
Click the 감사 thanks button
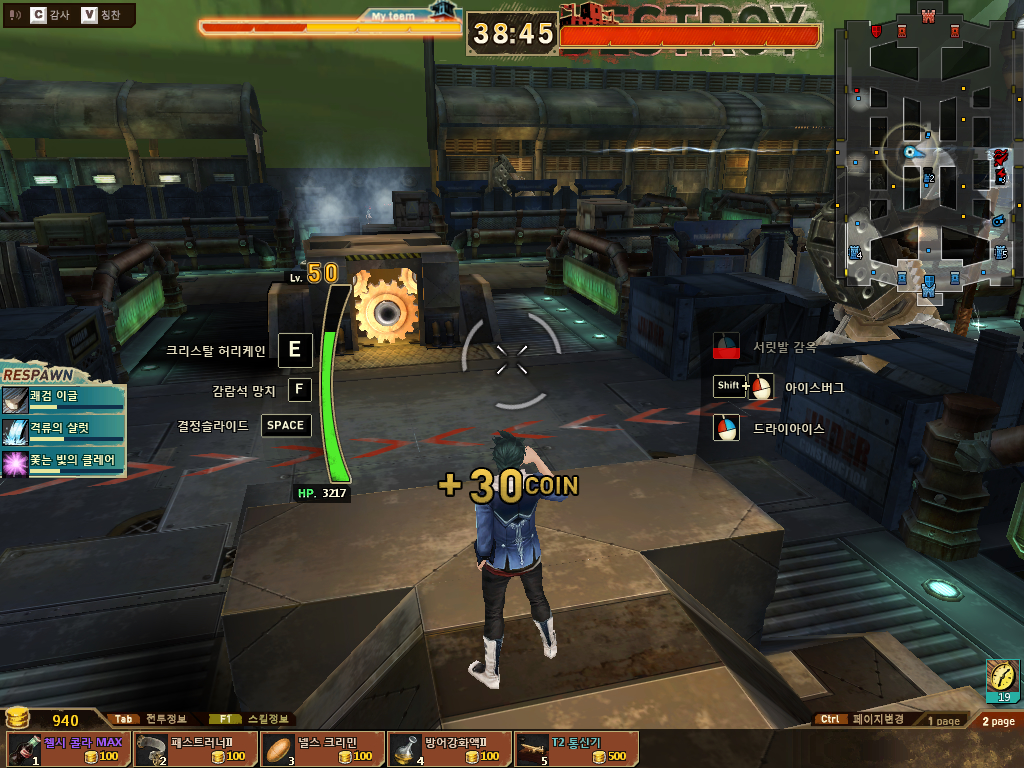pyautogui.click(x=50, y=15)
